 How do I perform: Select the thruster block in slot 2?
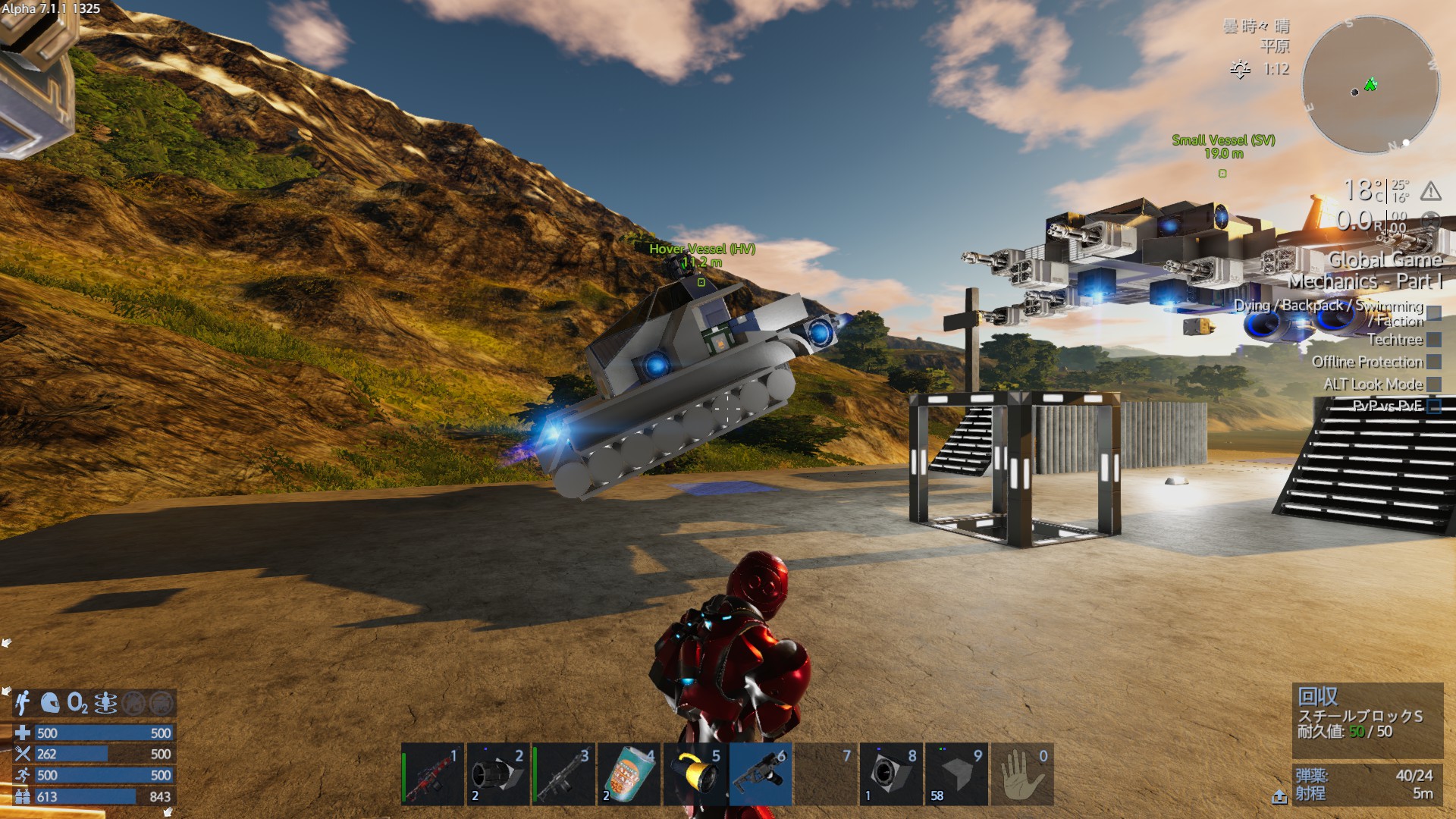click(497, 774)
